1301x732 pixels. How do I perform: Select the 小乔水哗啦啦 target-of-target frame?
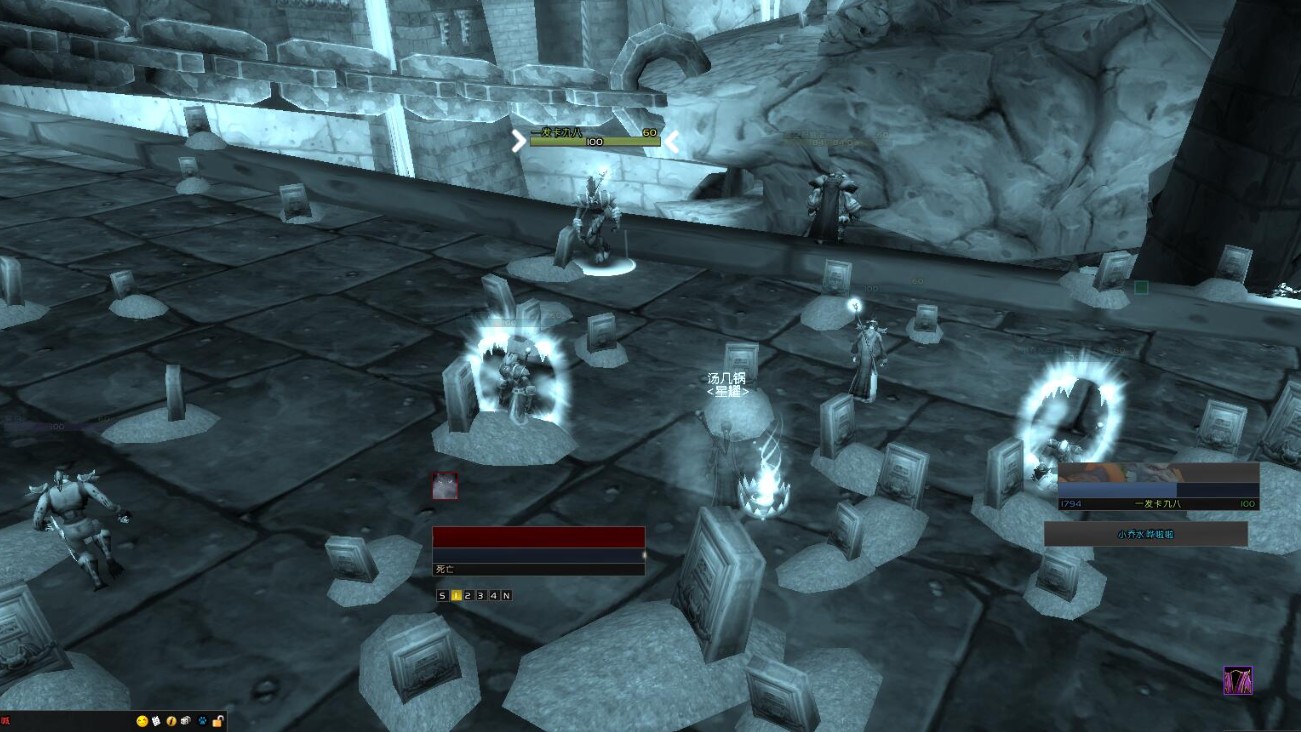click(1146, 534)
